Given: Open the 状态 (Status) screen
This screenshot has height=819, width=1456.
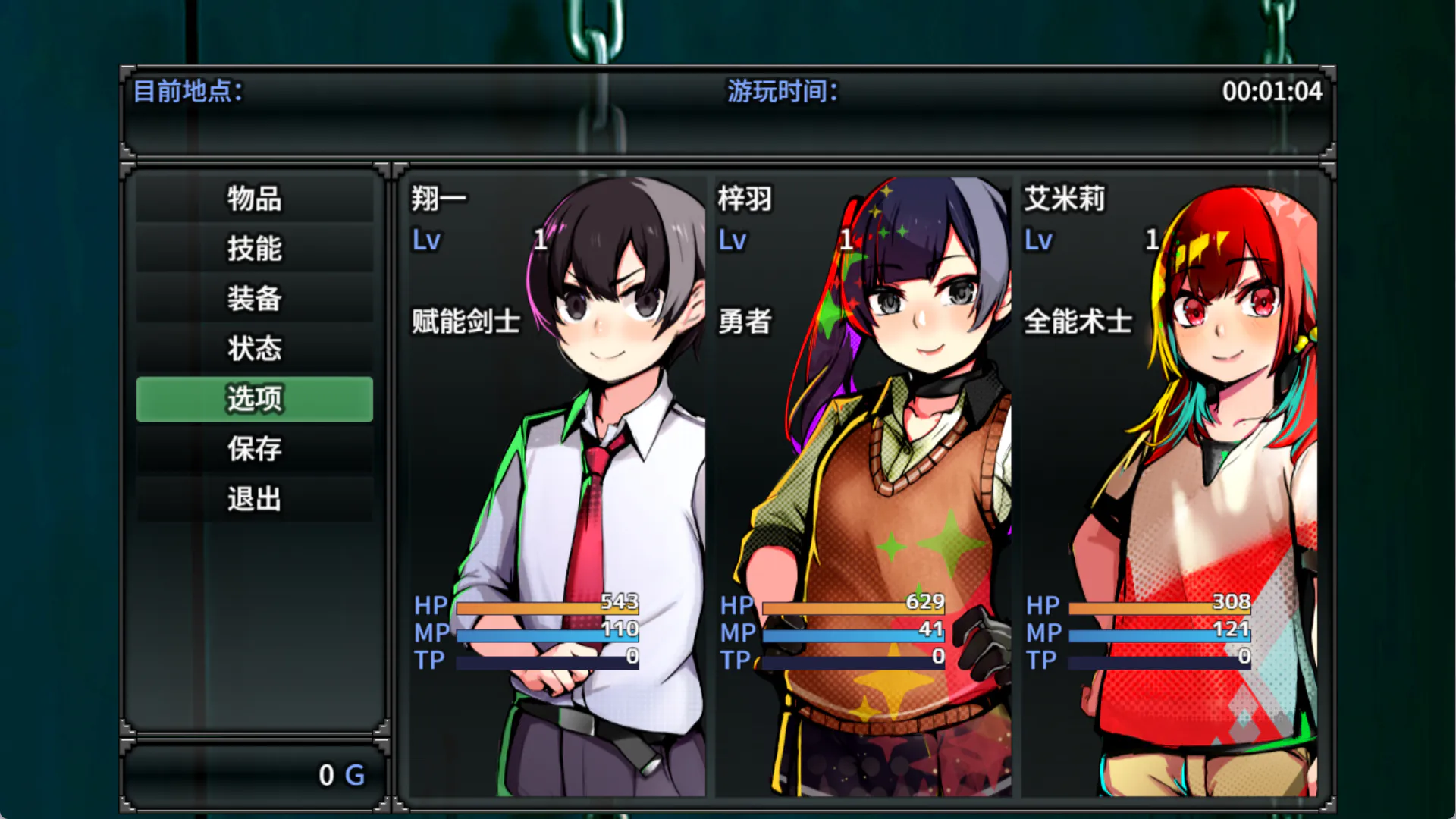Looking at the screenshot, I should pos(255,349).
